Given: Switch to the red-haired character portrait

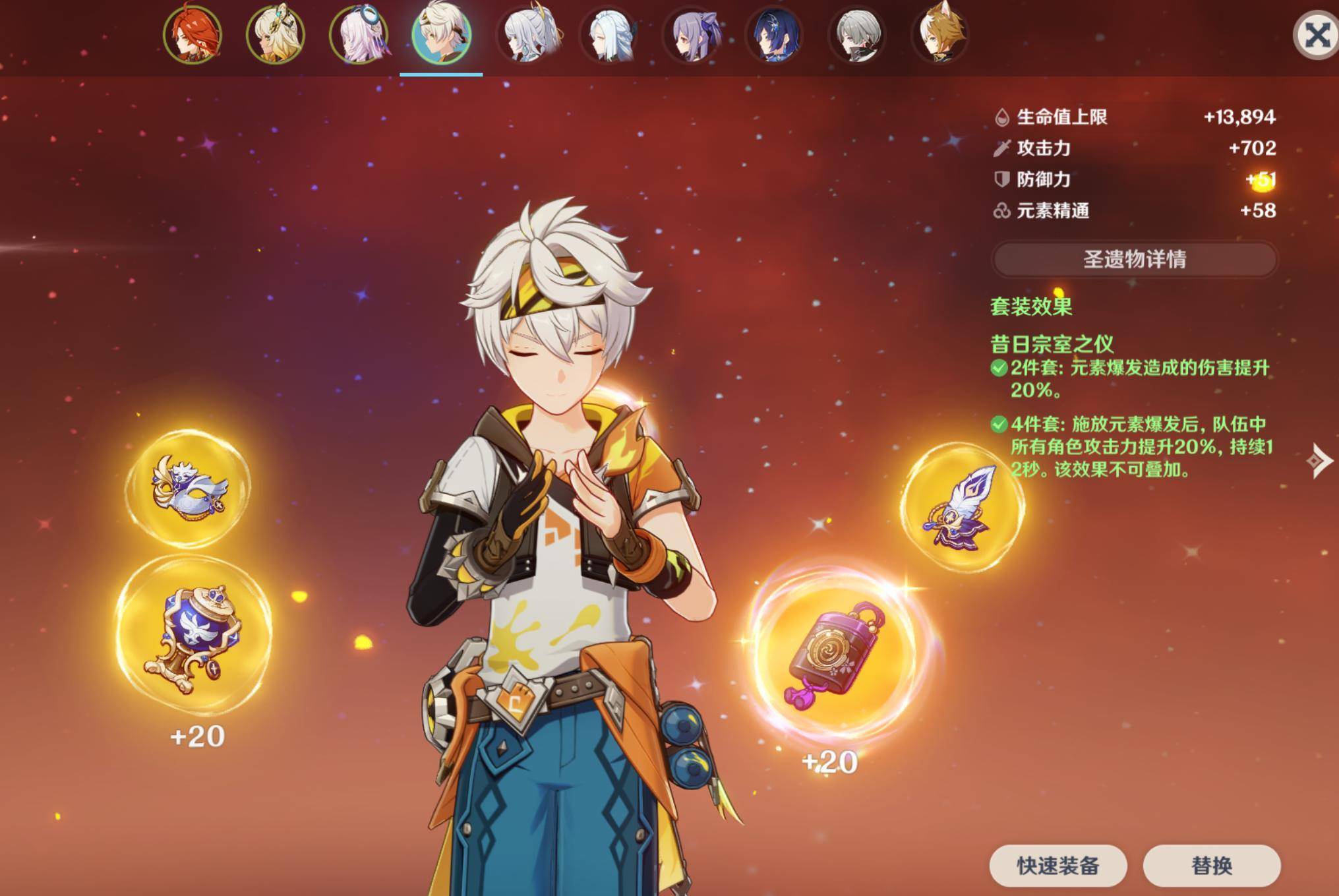Looking at the screenshot, I should tap(193, 35).
